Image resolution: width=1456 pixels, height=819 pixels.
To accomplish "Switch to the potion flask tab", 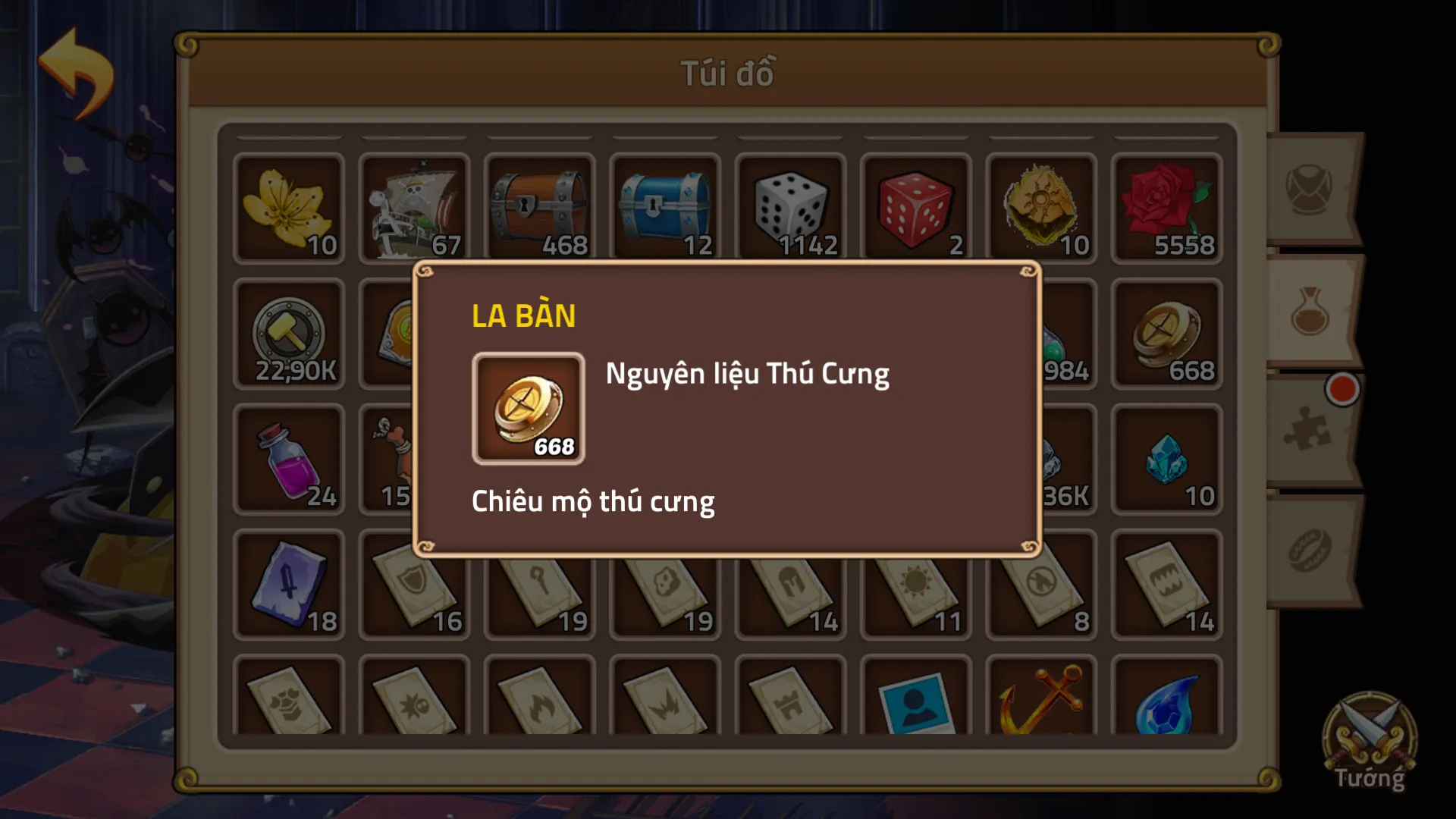I will pos(1310,311).
